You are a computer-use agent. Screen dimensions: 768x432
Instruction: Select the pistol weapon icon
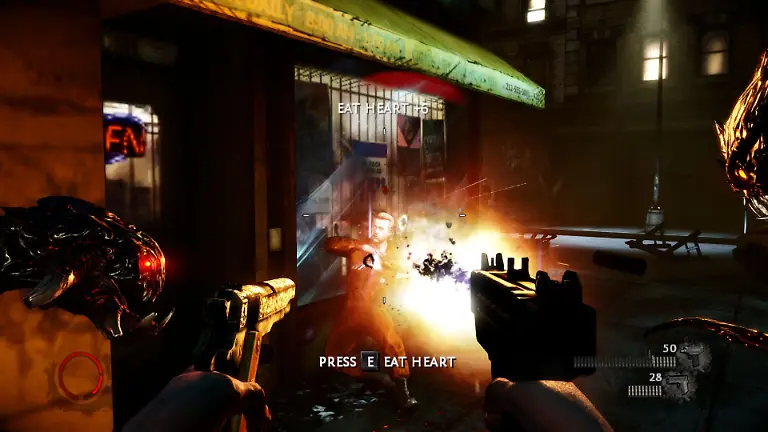point(681,385)
